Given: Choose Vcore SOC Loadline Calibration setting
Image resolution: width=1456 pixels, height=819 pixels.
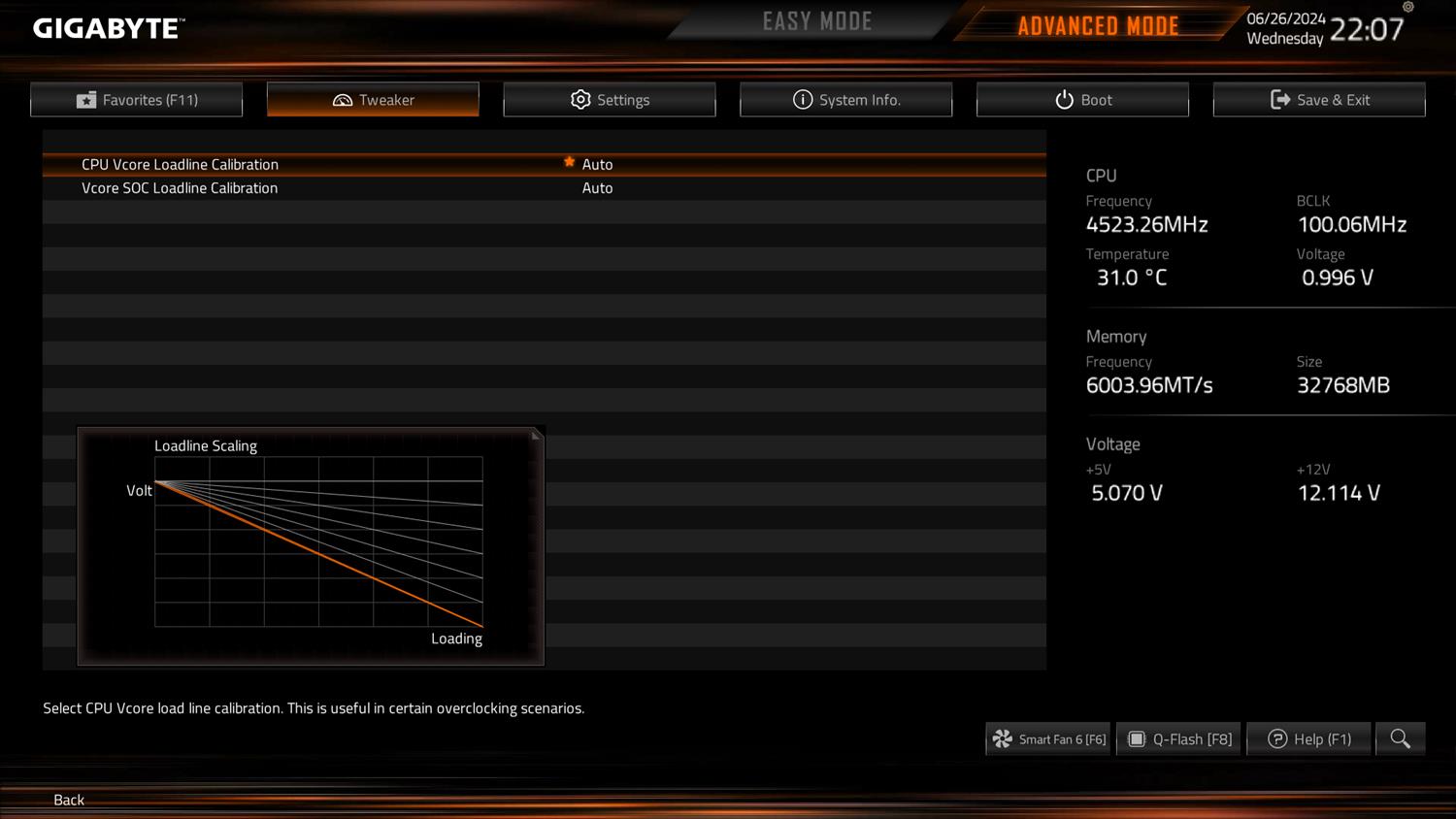Looking at the screenshot, I should [180, 188].
